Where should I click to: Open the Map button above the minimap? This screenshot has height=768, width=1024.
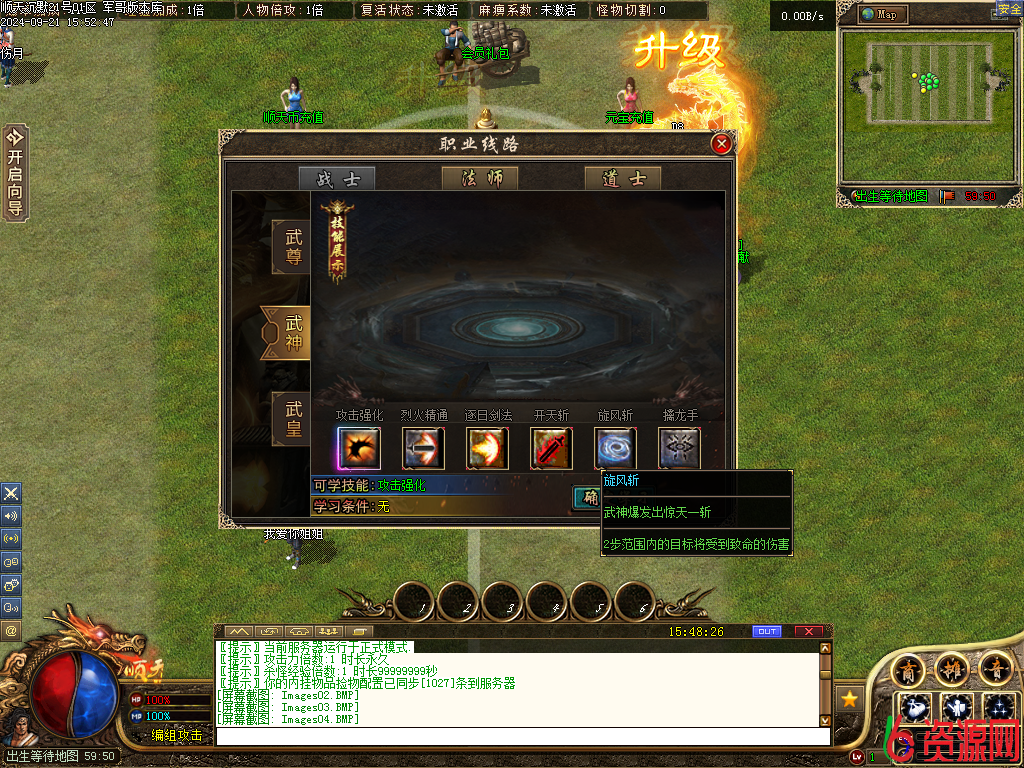[884, 14]
